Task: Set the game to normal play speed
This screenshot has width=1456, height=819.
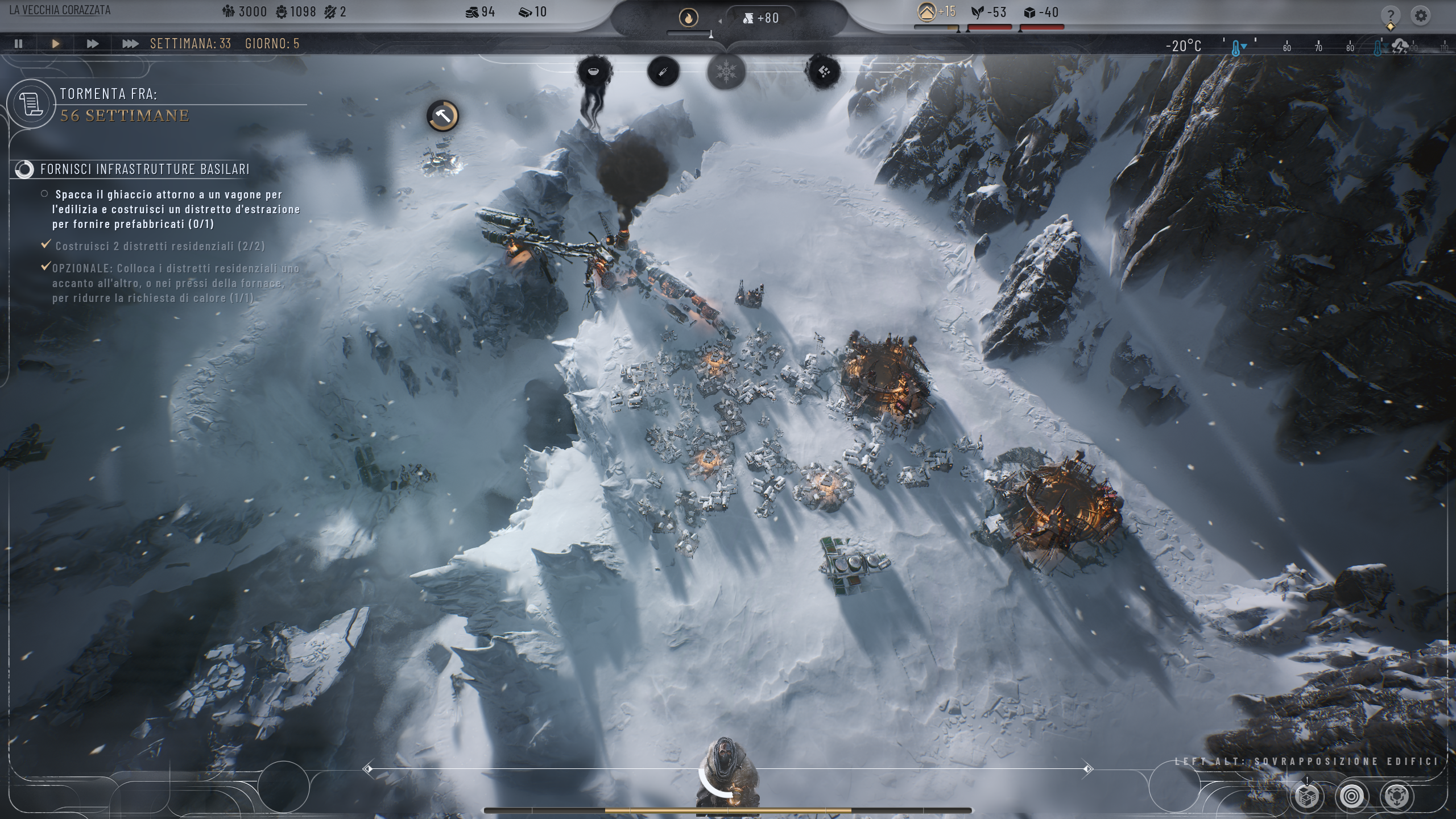Action: click(56, 43)
